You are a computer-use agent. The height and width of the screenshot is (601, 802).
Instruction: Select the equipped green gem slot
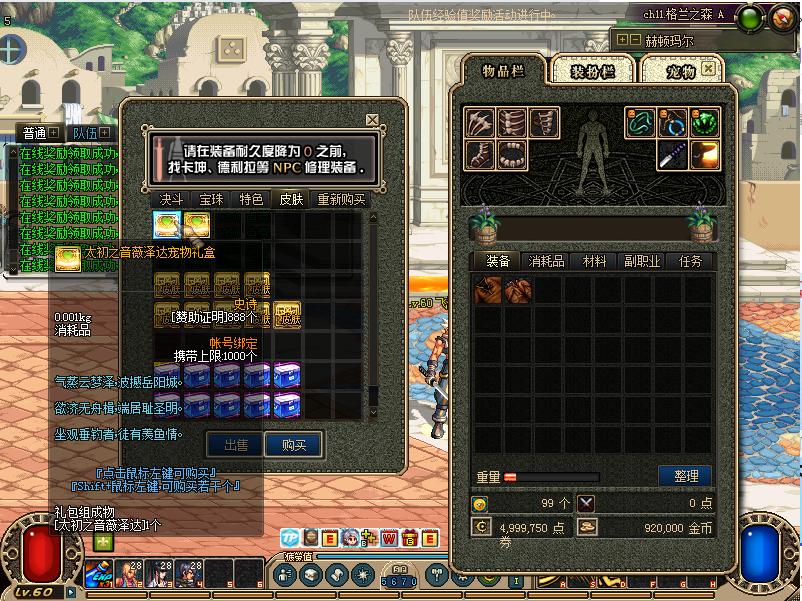(705, 122)
